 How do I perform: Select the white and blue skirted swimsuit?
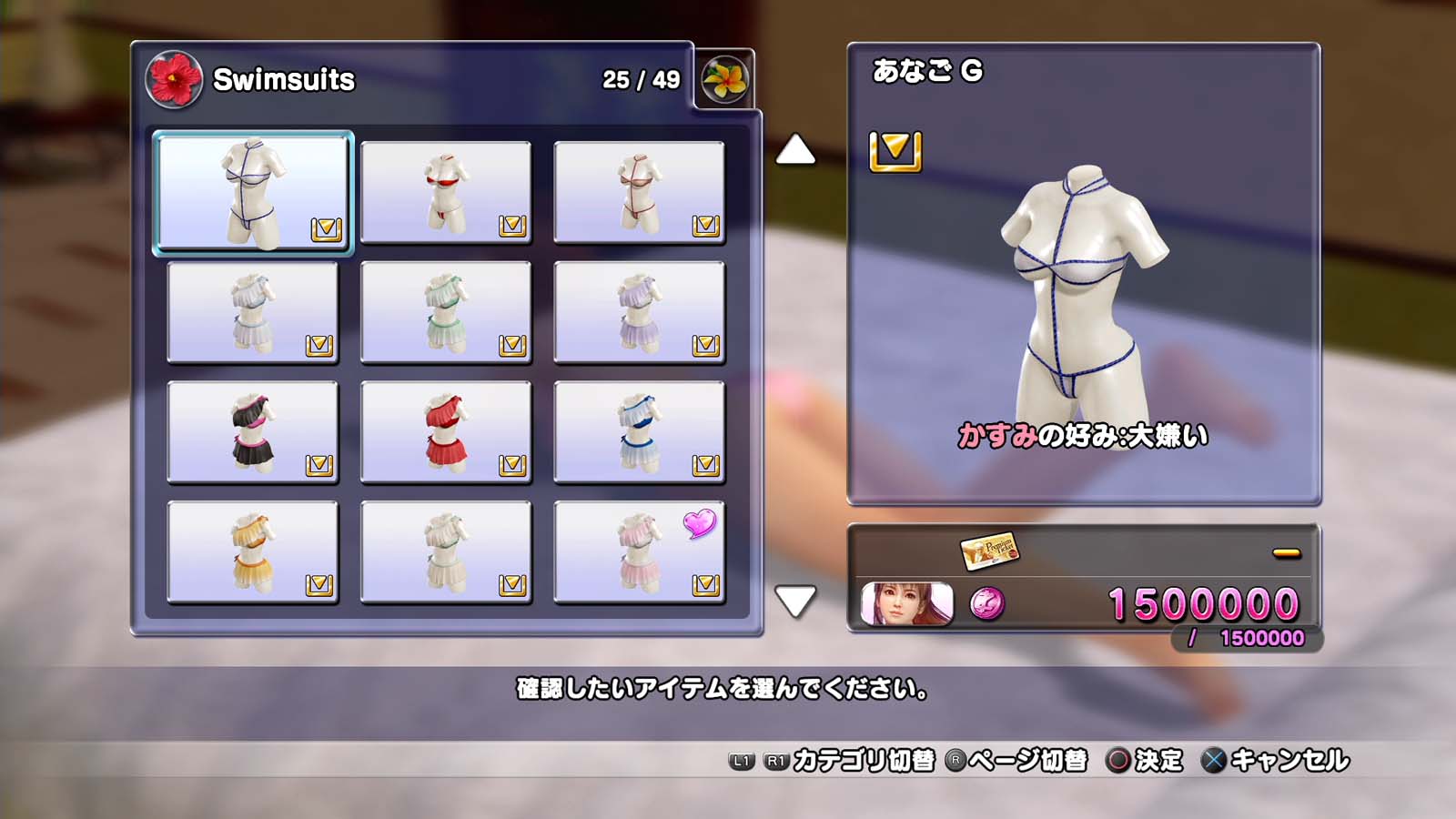253,312
